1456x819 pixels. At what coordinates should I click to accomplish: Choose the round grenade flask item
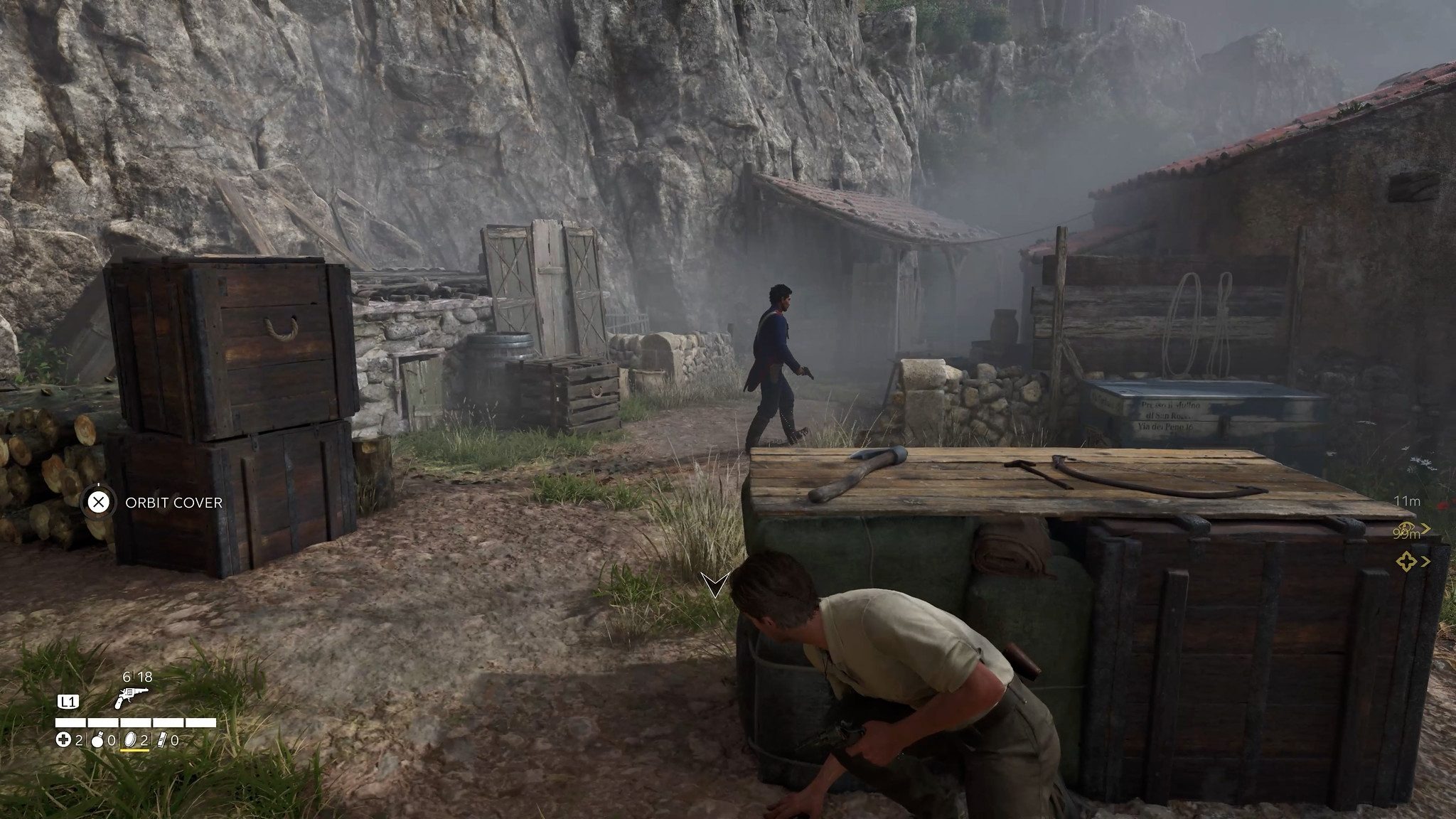coord(97,741)
